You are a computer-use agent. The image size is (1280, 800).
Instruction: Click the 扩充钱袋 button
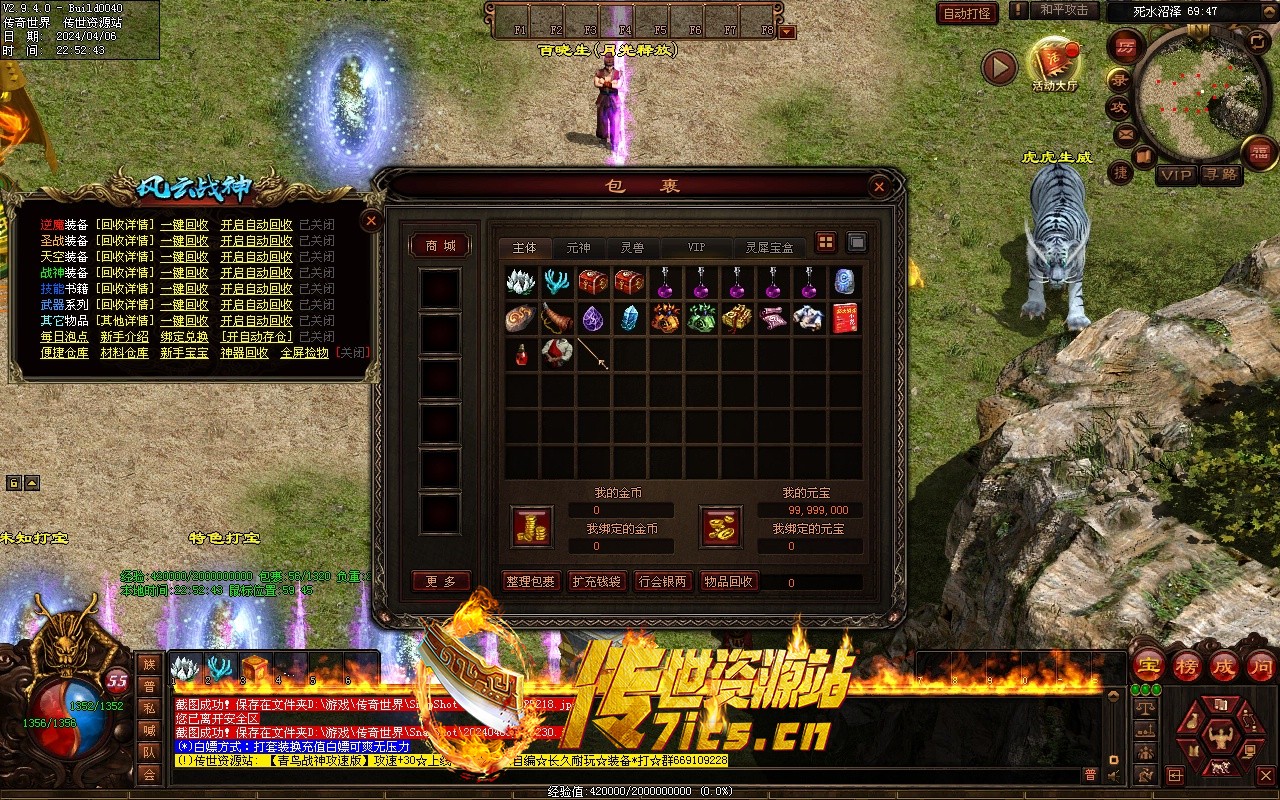pyautogui.click(x=596, y=582)
